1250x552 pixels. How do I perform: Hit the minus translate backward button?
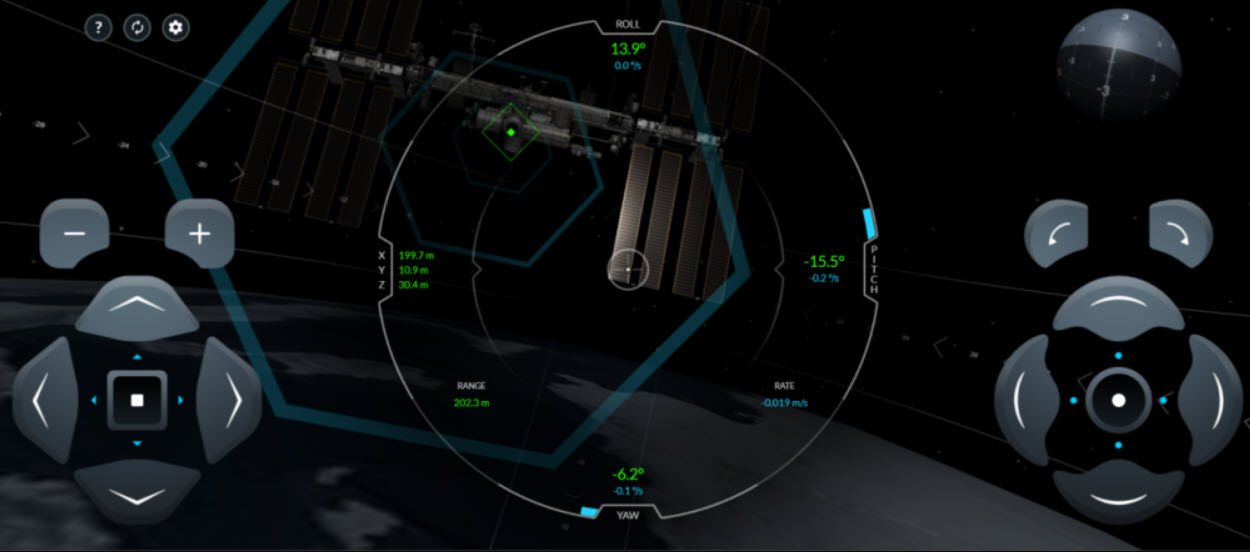(74, 234)
